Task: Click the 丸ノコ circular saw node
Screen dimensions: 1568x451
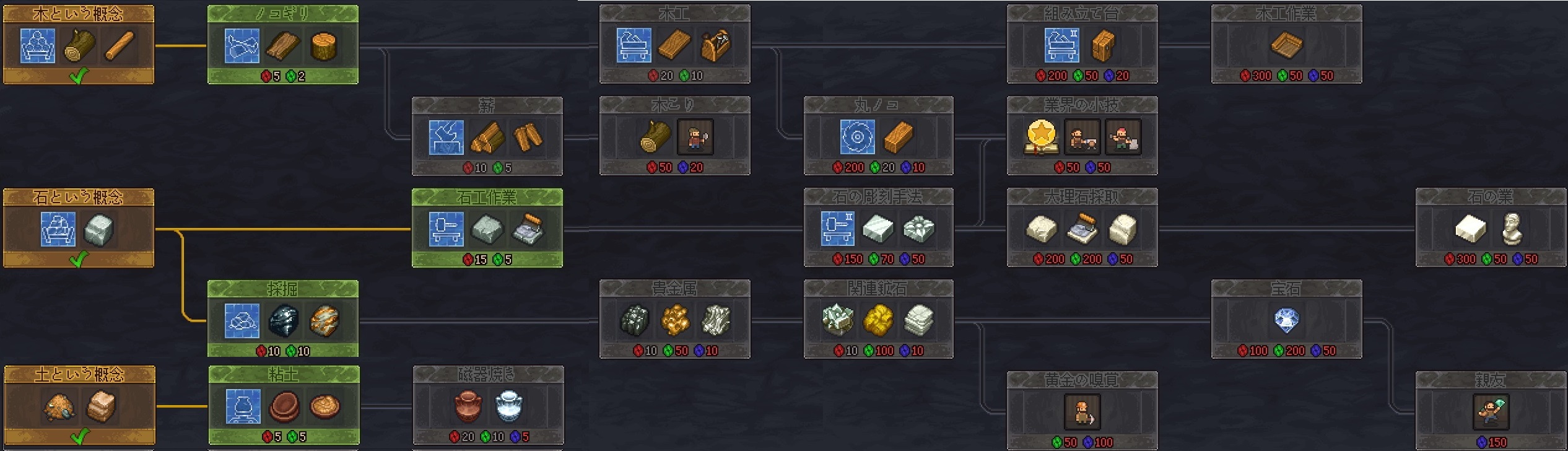Action: coord(878,136)
